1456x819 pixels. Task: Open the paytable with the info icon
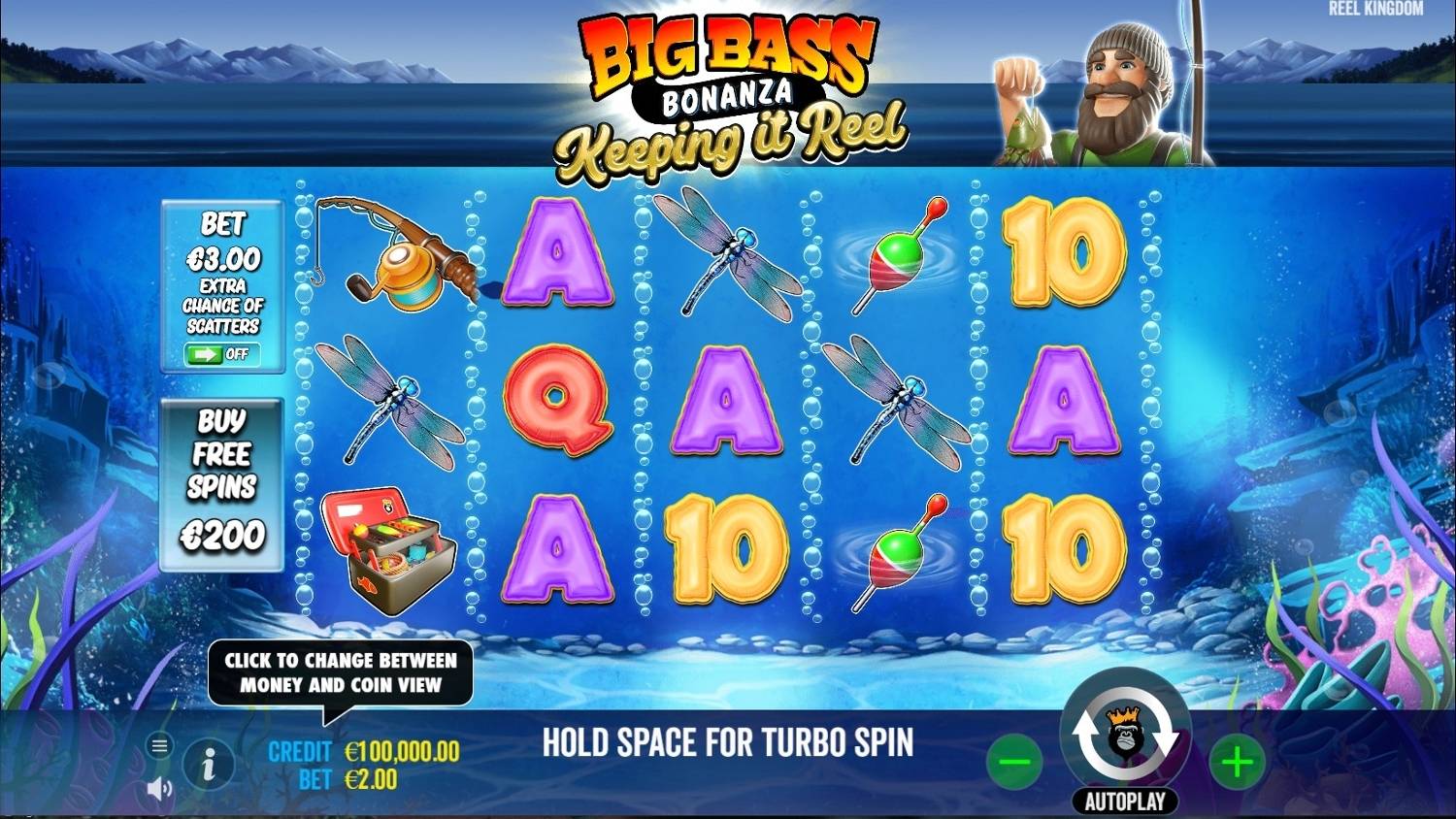tap(208, 764)
